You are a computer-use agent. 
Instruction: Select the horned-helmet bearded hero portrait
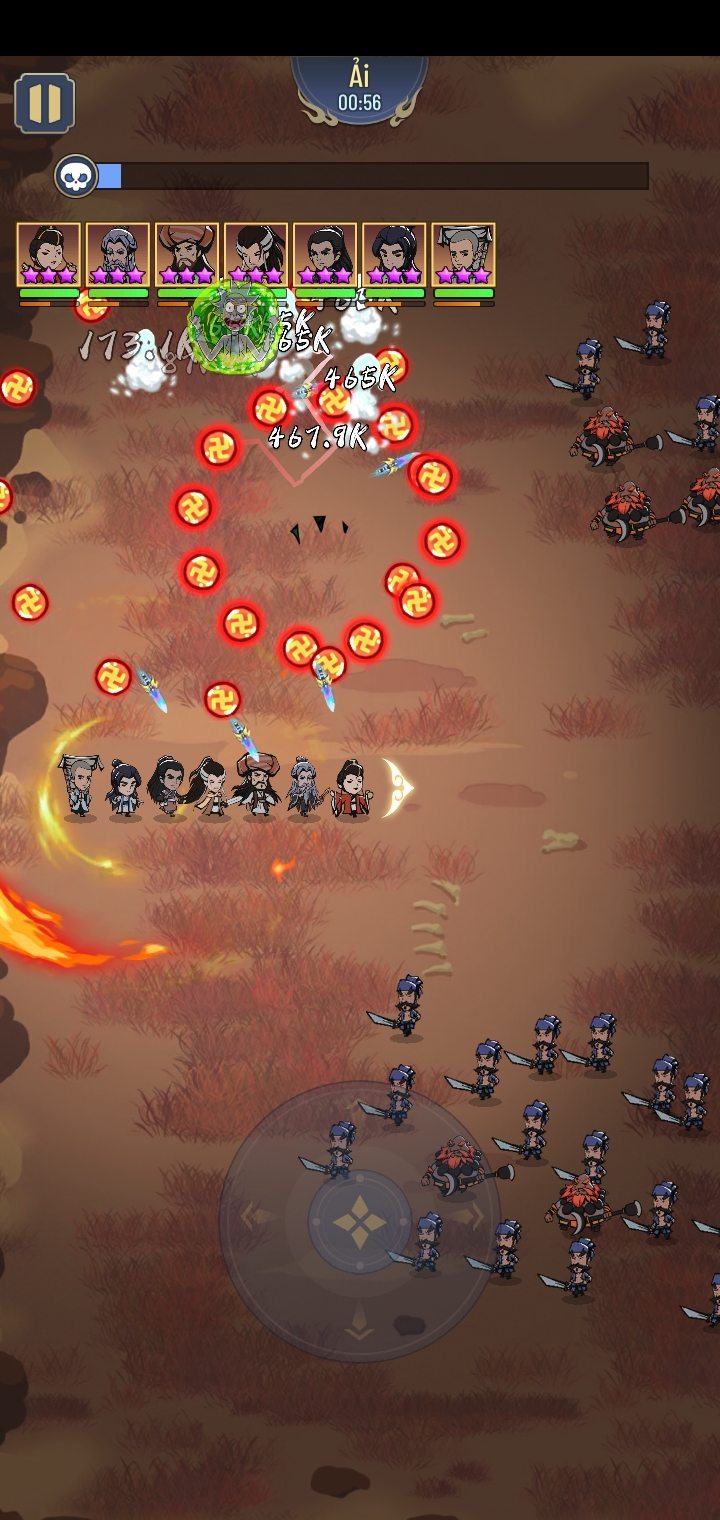tap(187, 255)
